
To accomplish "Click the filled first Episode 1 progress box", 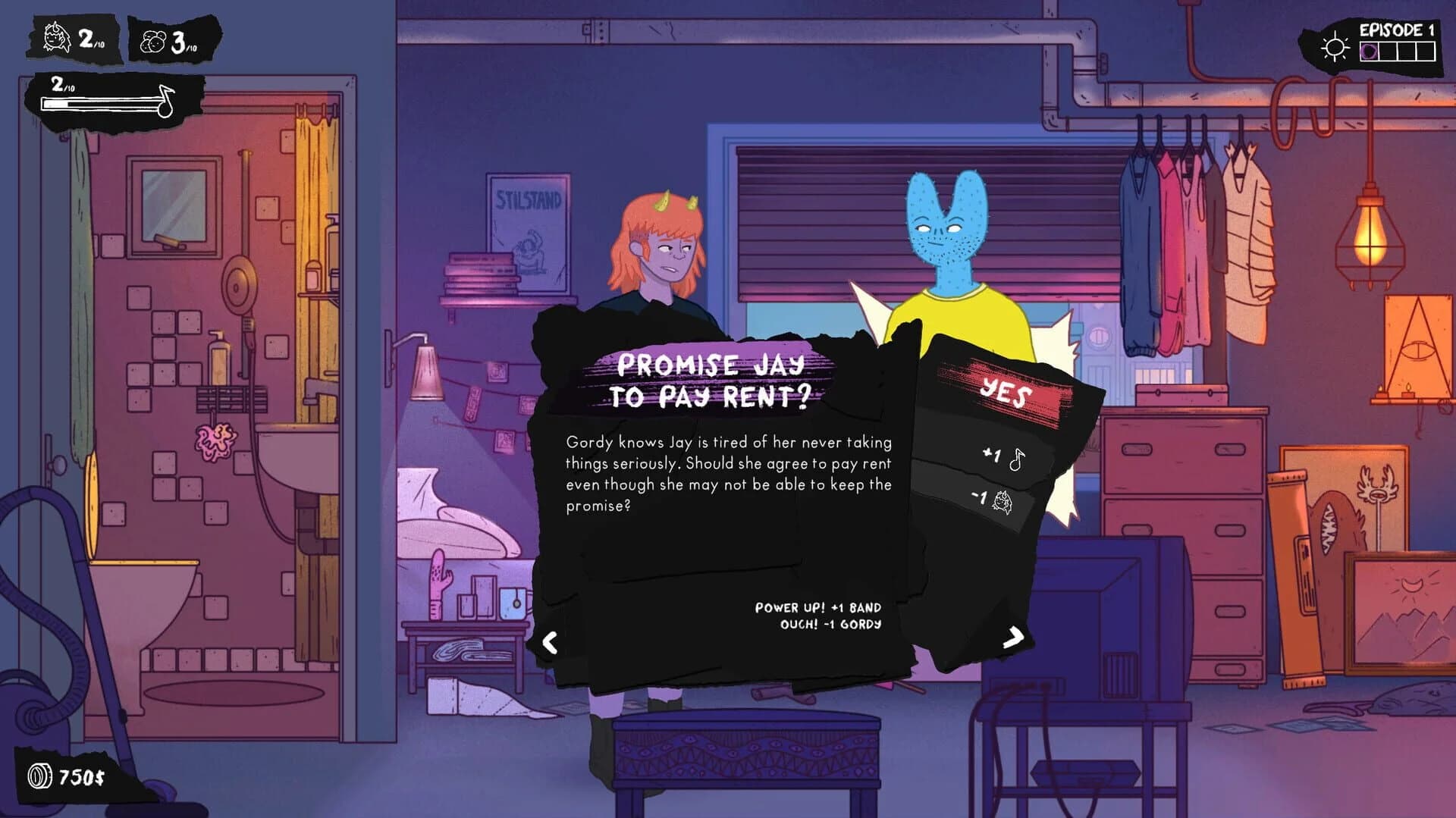I will click(x=1370, y=52).
